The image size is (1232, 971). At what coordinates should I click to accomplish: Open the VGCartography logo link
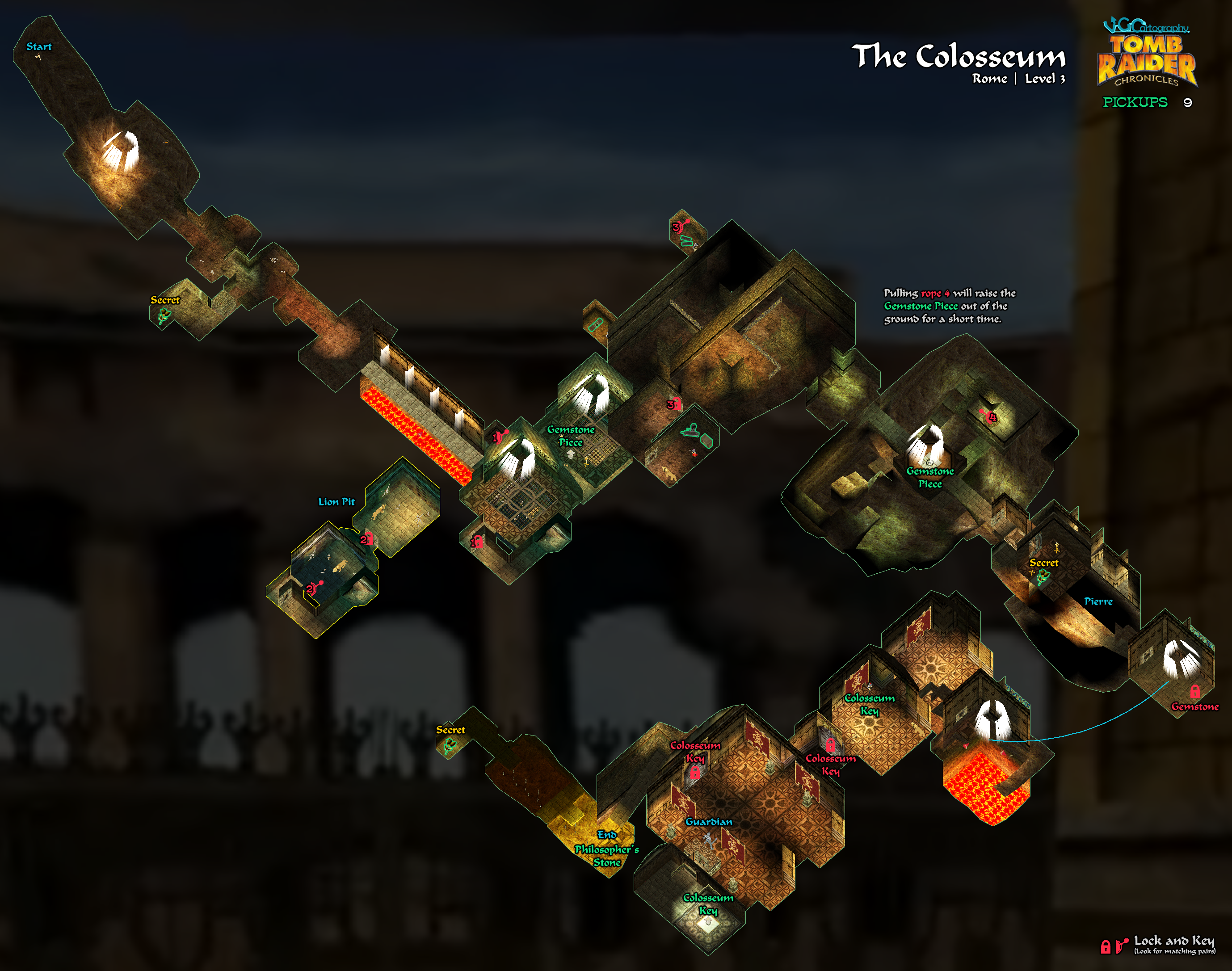click(x=1146, y=26)
